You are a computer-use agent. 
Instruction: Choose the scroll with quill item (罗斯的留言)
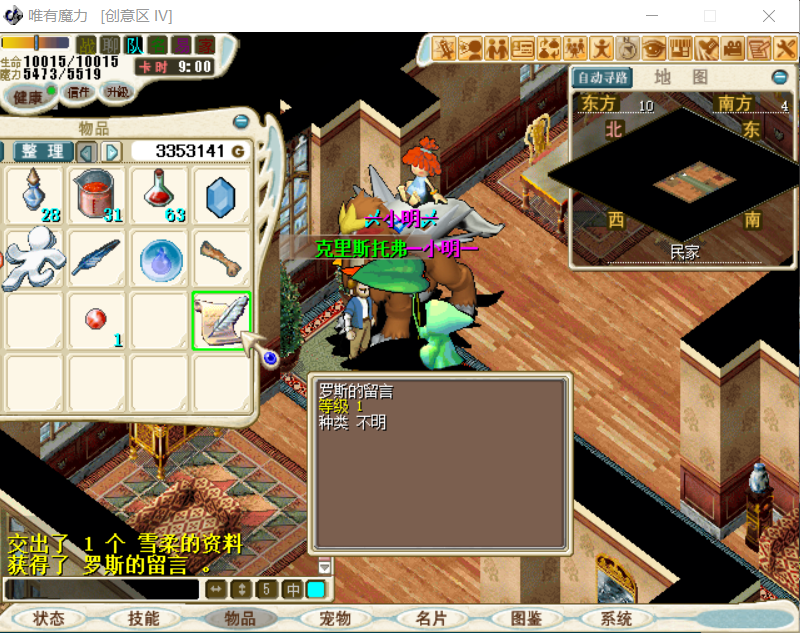point(220,321)
